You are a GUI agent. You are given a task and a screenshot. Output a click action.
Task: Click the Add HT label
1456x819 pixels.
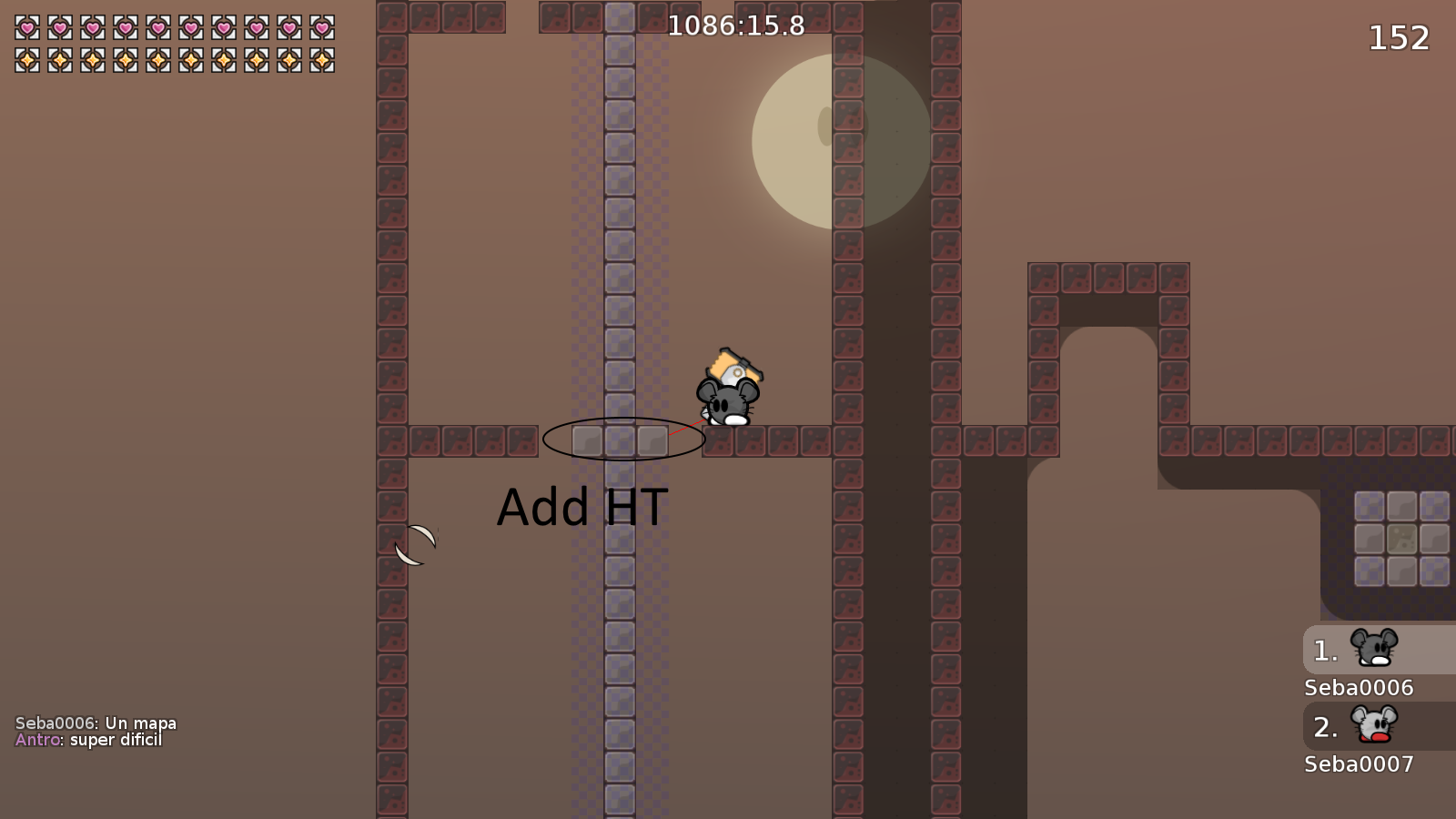(582, 508)
